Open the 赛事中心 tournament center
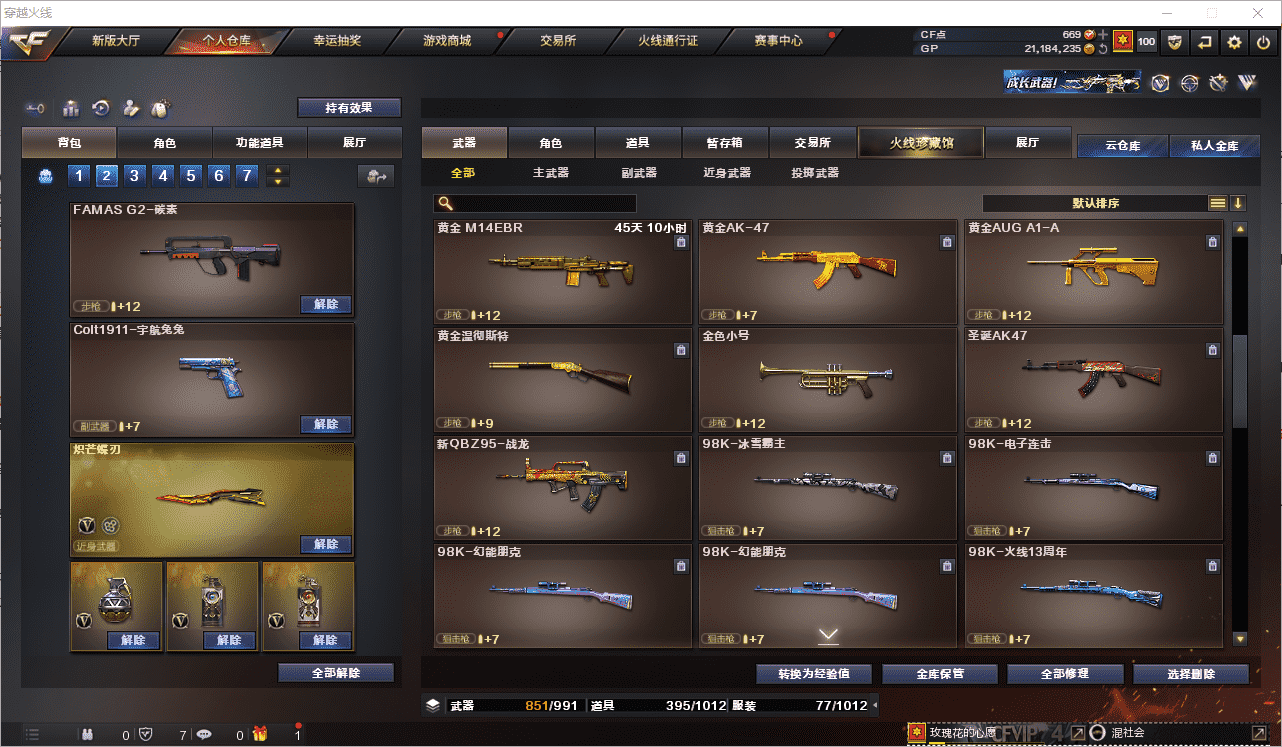 click(x=778, y=41)
